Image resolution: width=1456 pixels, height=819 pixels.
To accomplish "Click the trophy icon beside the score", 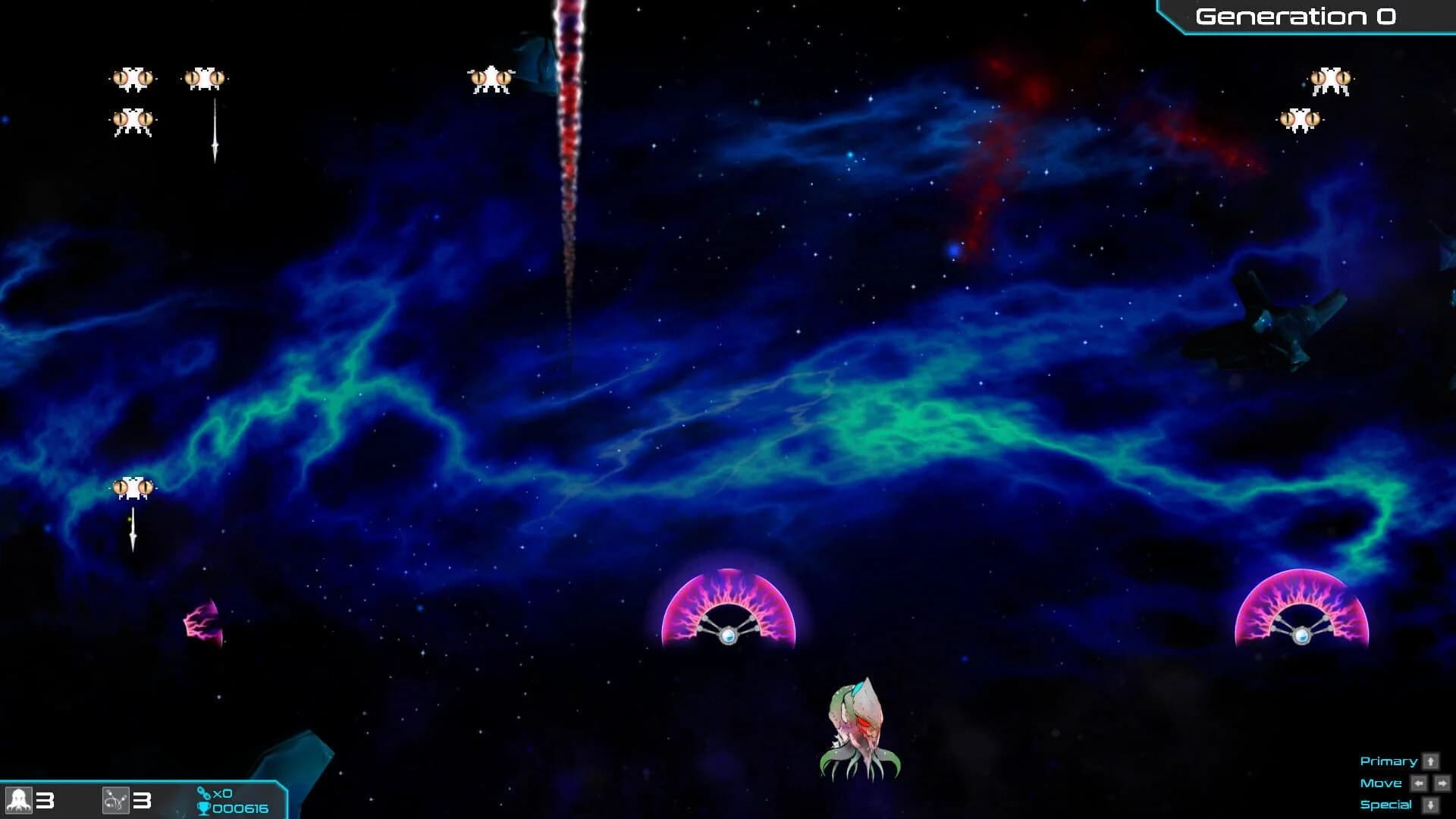I will (x=205, y=809).
